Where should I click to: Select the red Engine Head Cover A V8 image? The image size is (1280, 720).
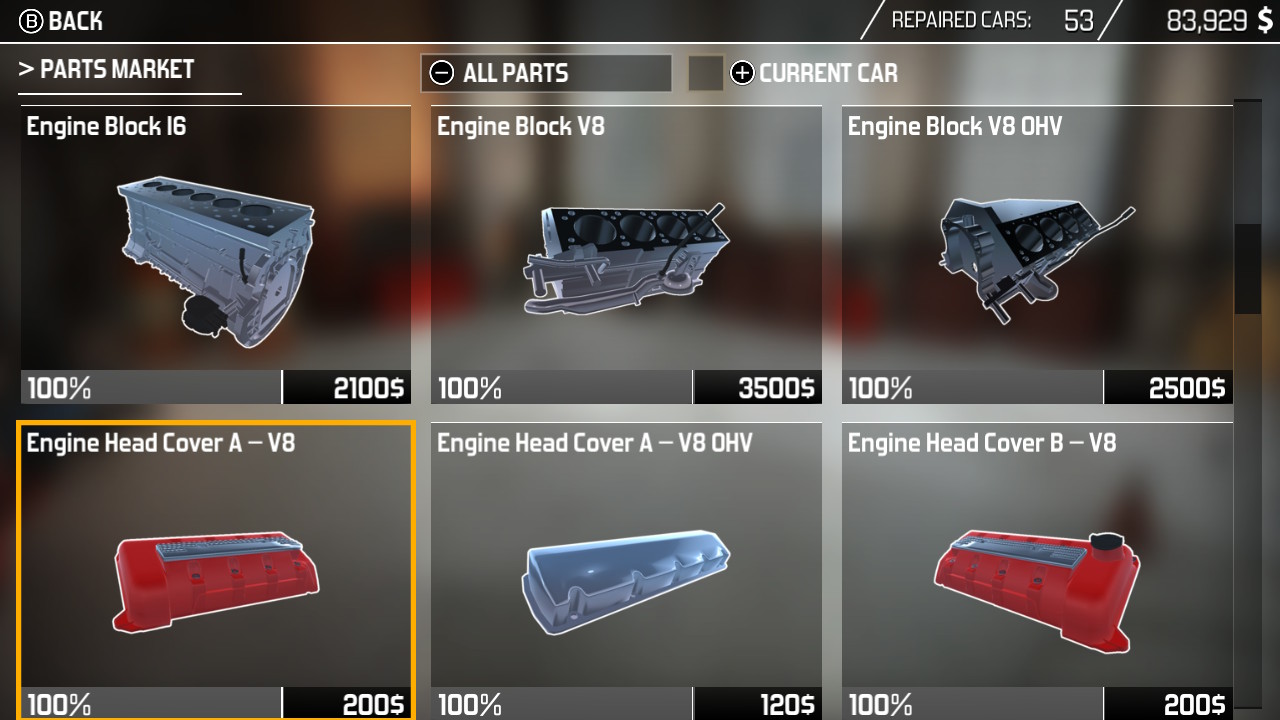pyautogui.click(x=215, y=580)
